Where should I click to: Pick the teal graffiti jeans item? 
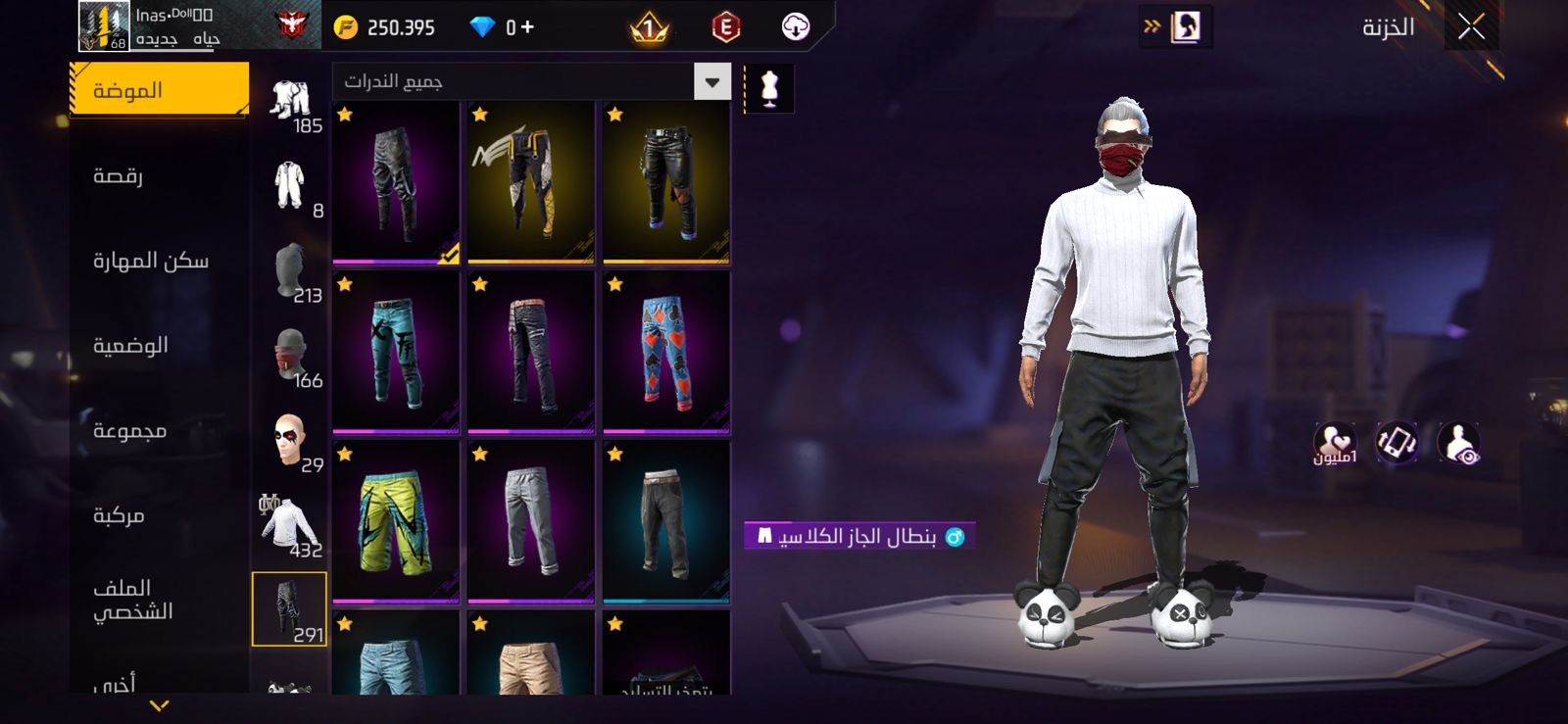396,351
